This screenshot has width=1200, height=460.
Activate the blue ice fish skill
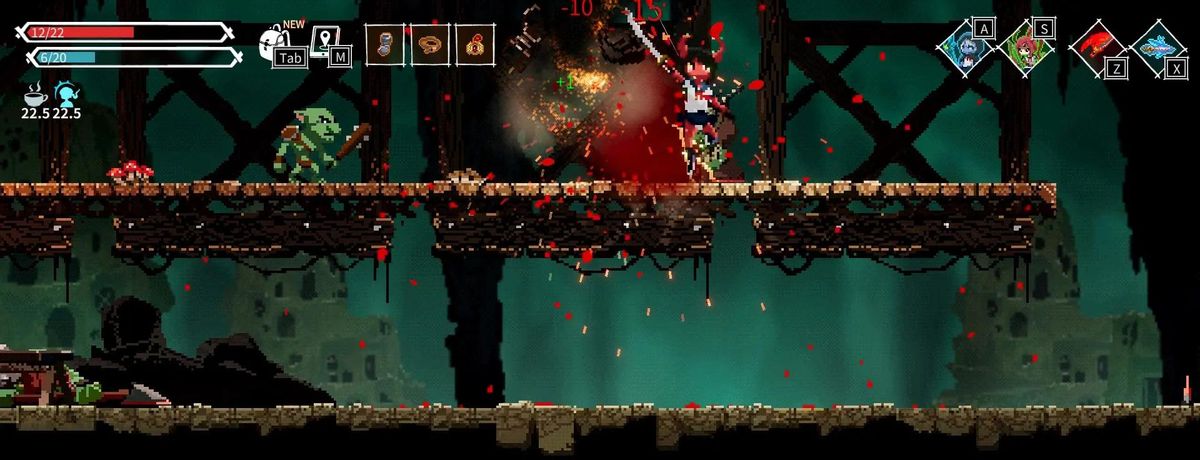pos(1157,47)
